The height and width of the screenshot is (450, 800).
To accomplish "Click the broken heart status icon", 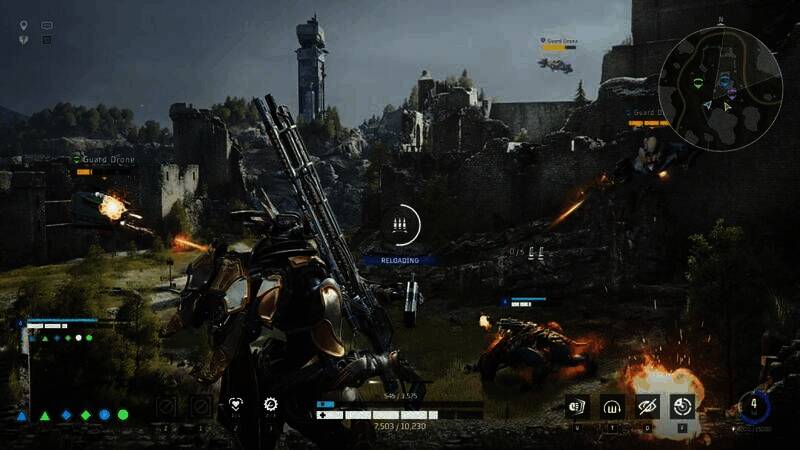I will [x=23, y=40].
